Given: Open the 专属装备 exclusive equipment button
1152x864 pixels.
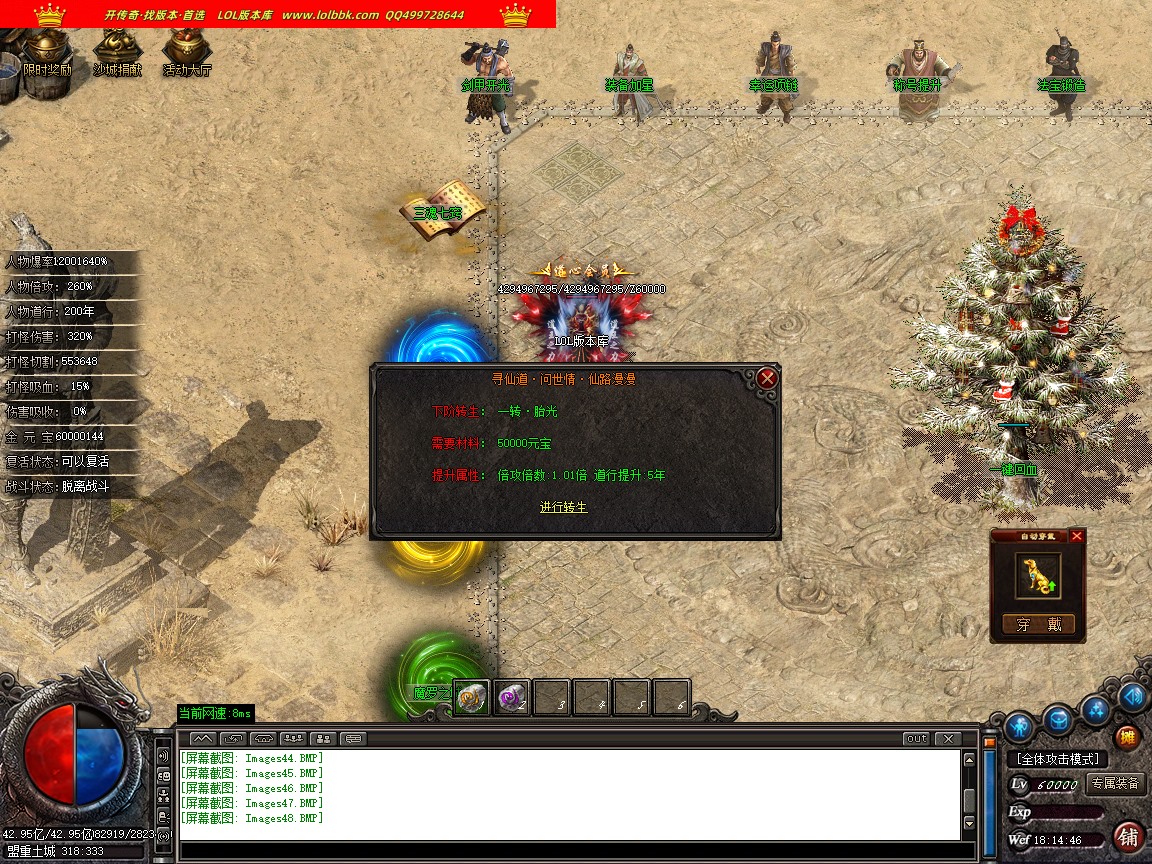Looking at the screenshot, I should tap(1115, 784).
